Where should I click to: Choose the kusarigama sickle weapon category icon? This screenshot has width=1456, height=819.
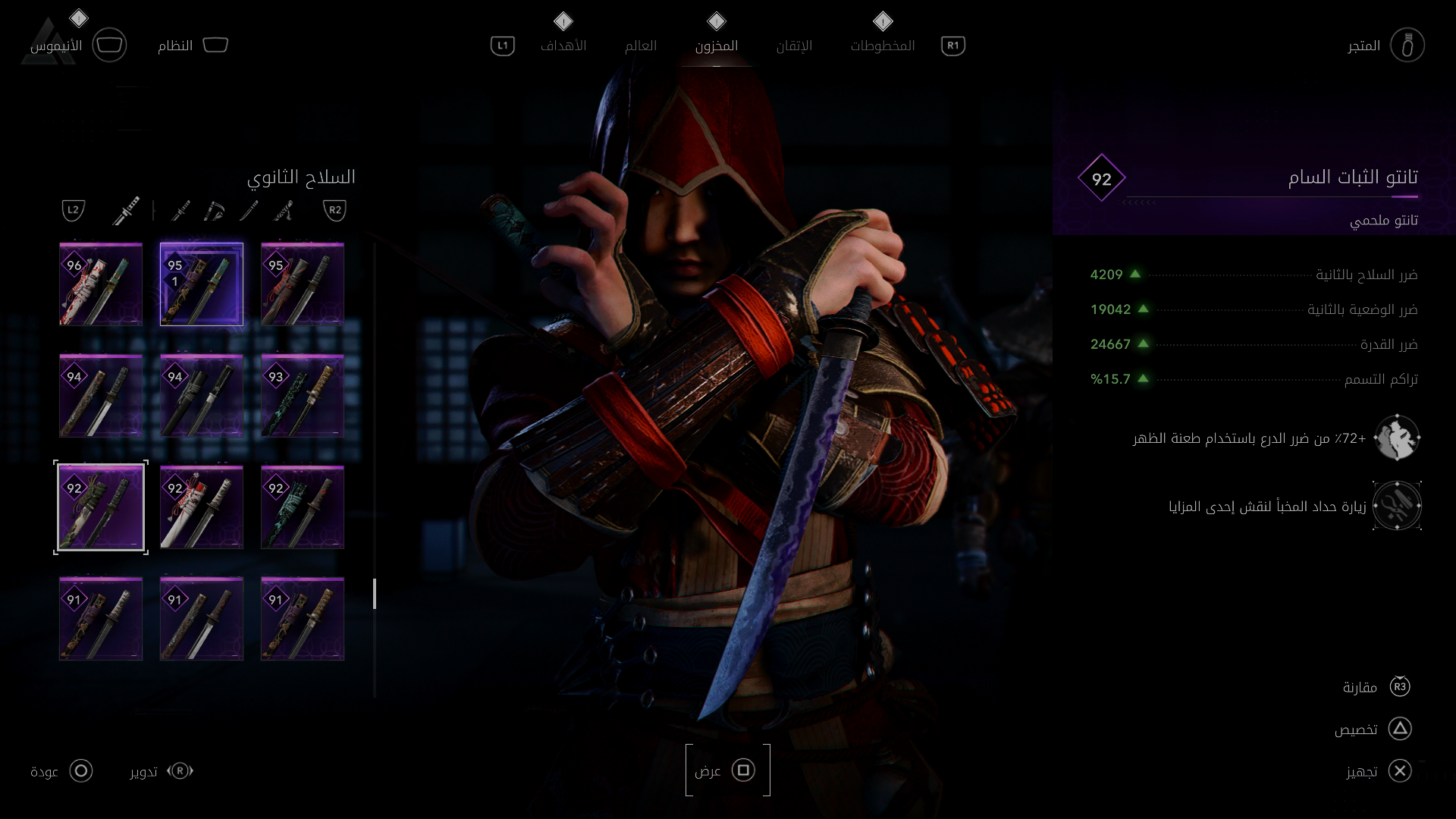(215, 210)
